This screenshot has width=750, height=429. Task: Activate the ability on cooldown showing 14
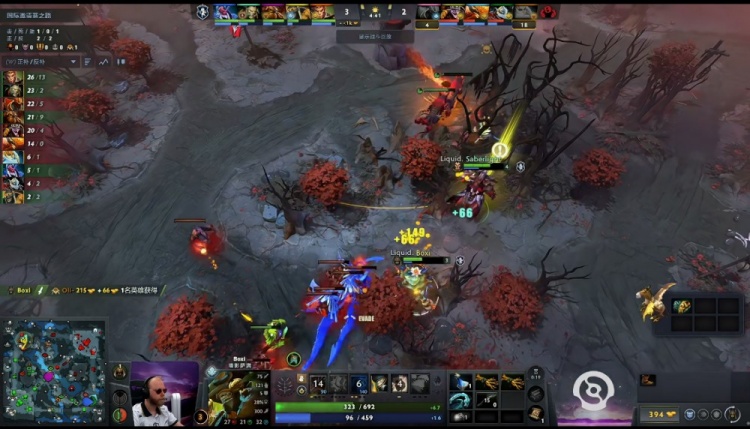[x=319, y=383]
